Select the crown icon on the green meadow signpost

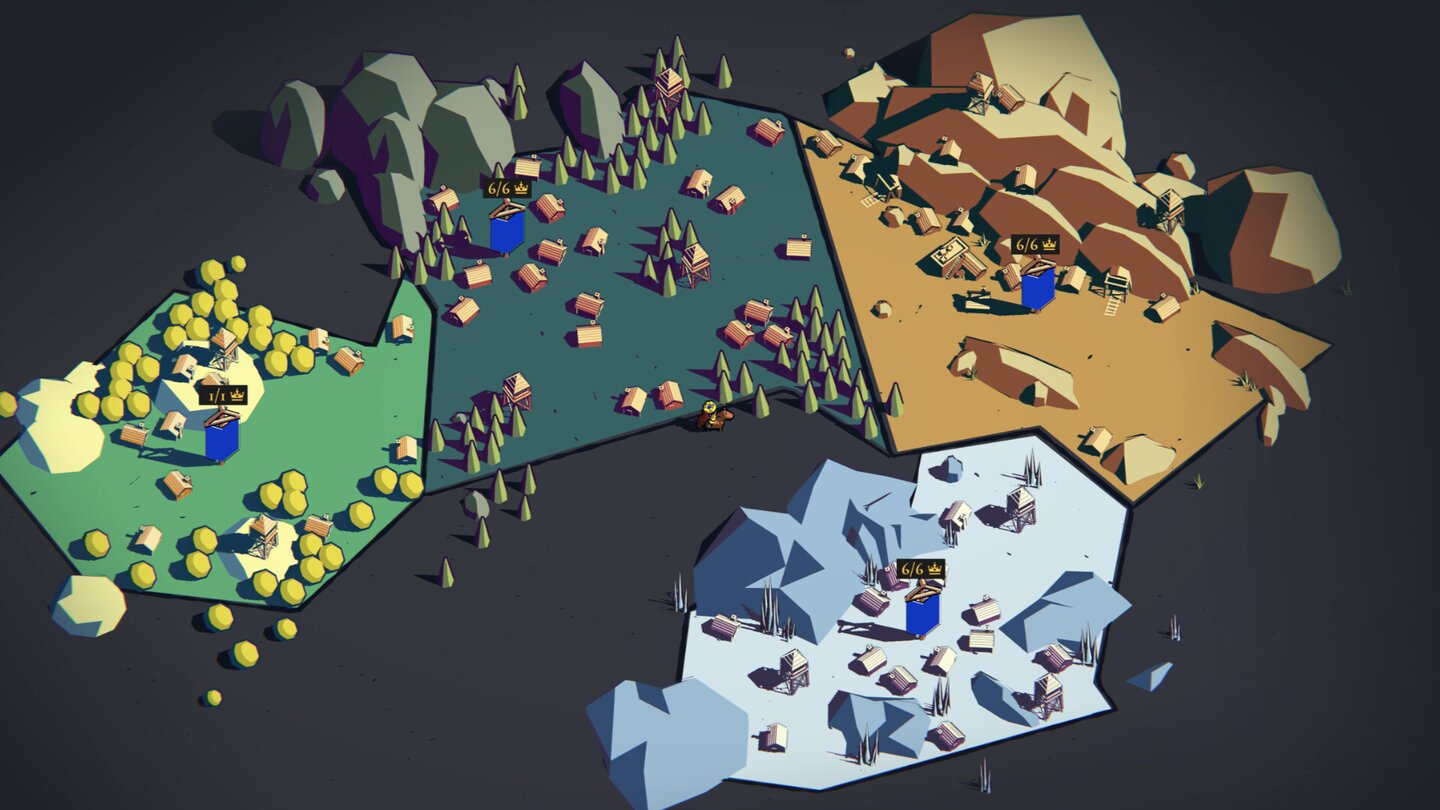pos(237,394)
